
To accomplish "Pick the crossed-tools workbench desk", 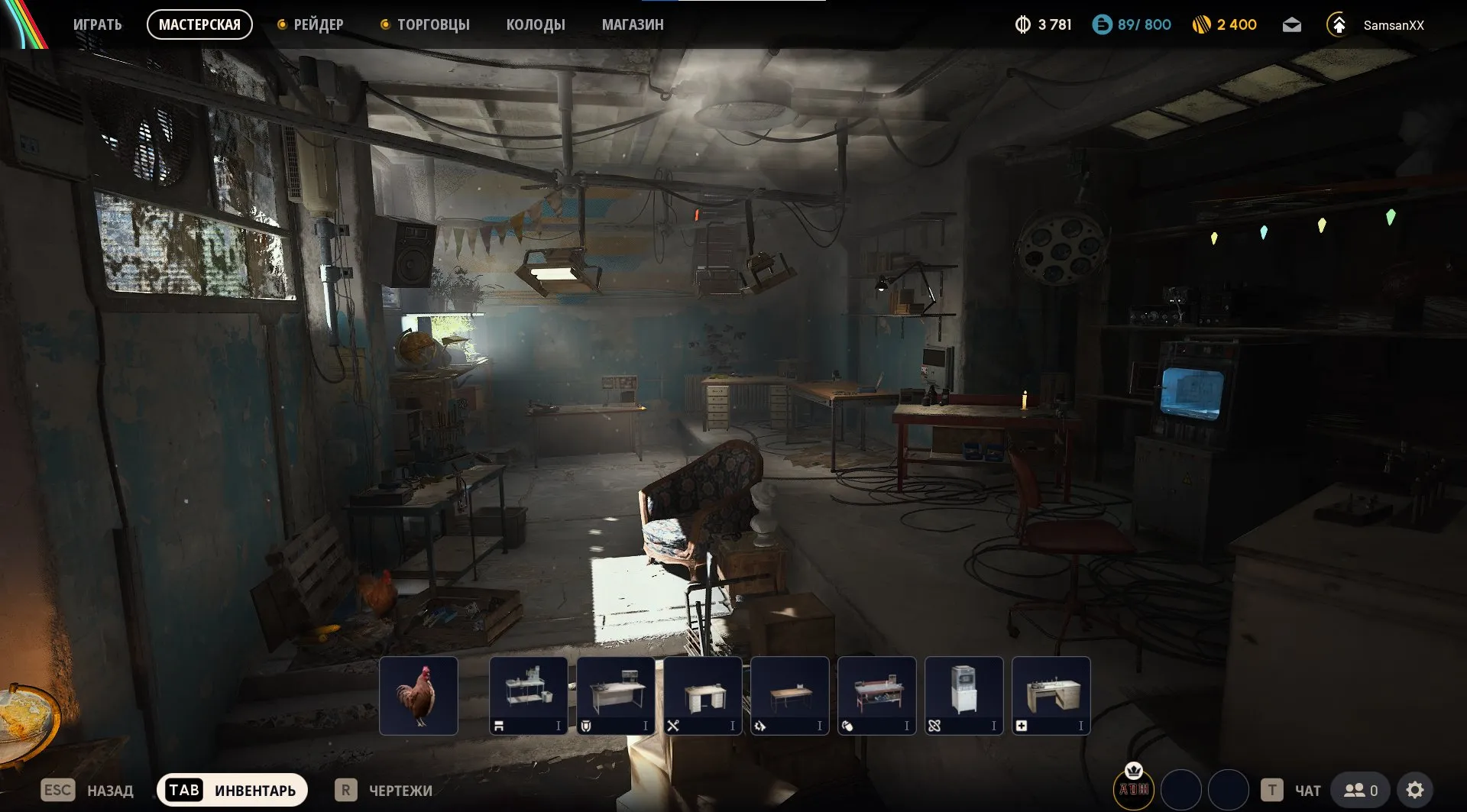I will tap(703, 695).
